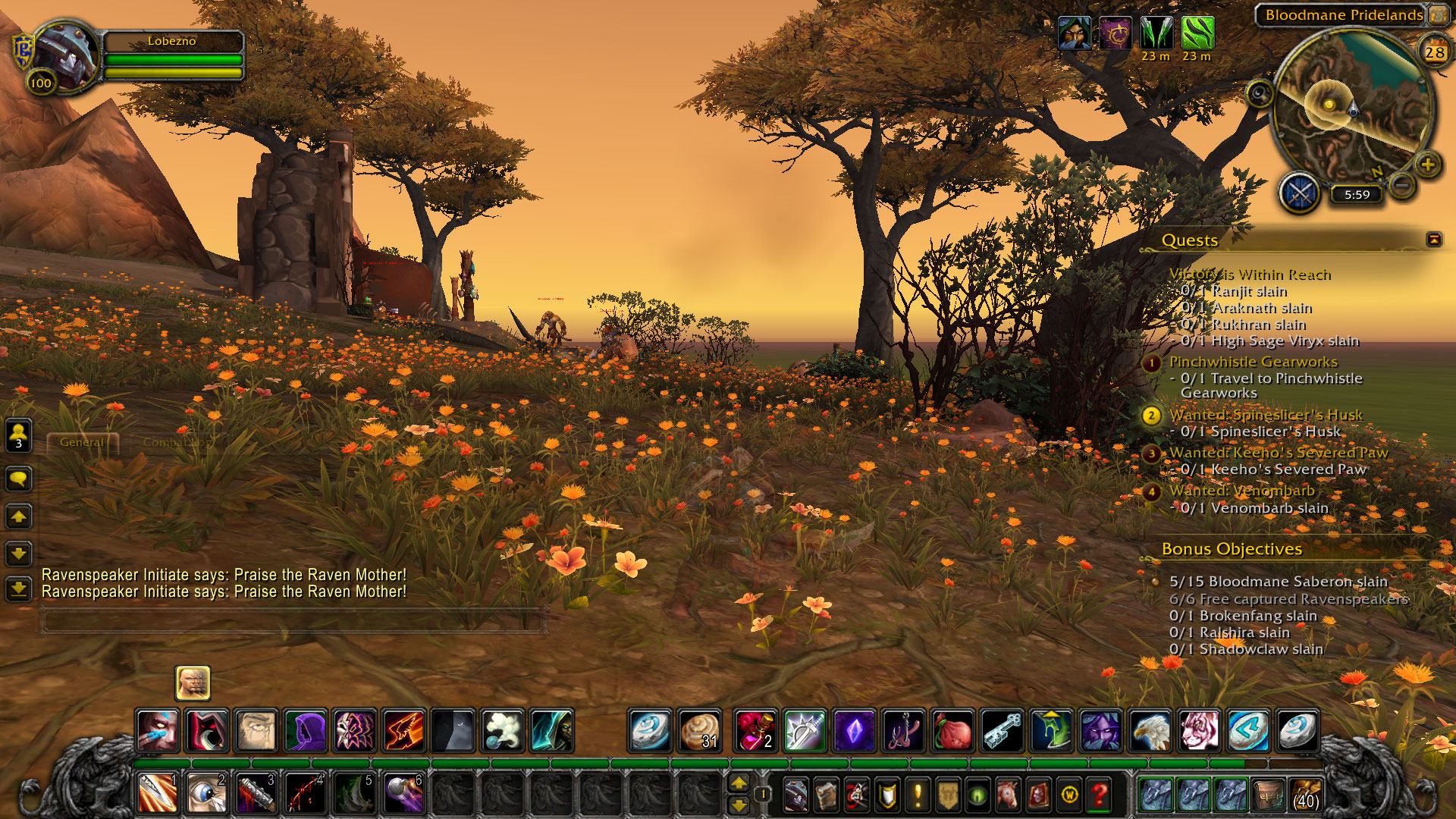This screenshot has height=819, width=1456.
Task: Zoom out the minimap with minus button
Action: pyautogui.click(x=1403, y=184)
